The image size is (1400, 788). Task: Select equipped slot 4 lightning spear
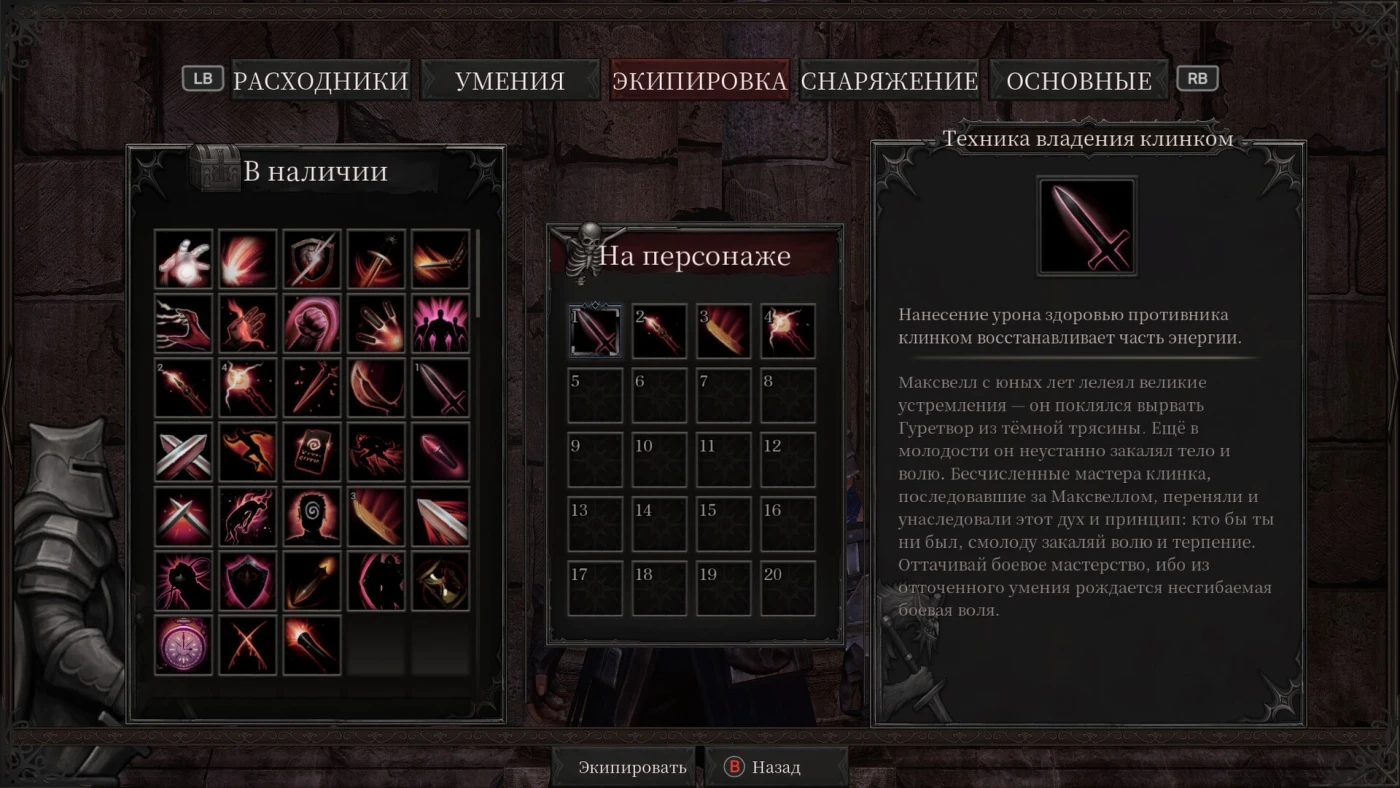(788, 331)
